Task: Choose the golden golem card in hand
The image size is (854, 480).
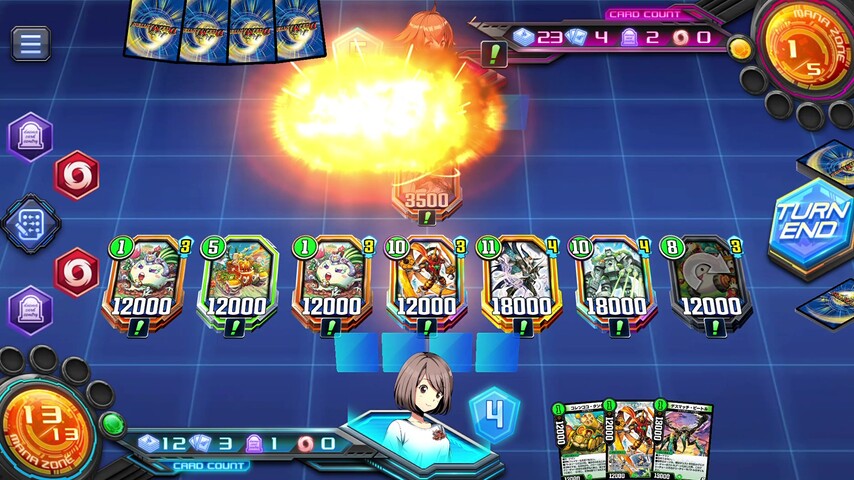Action: pyautogui.click(x=577, y=440)
